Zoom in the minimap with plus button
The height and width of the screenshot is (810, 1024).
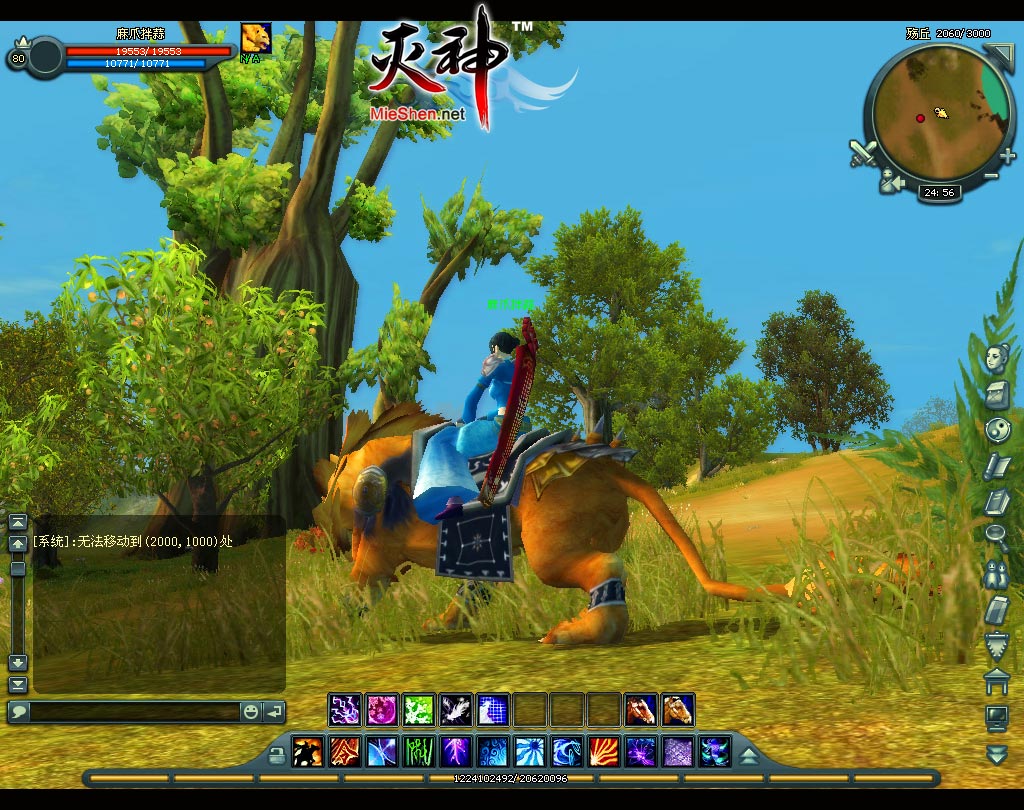coord(1007,155)
